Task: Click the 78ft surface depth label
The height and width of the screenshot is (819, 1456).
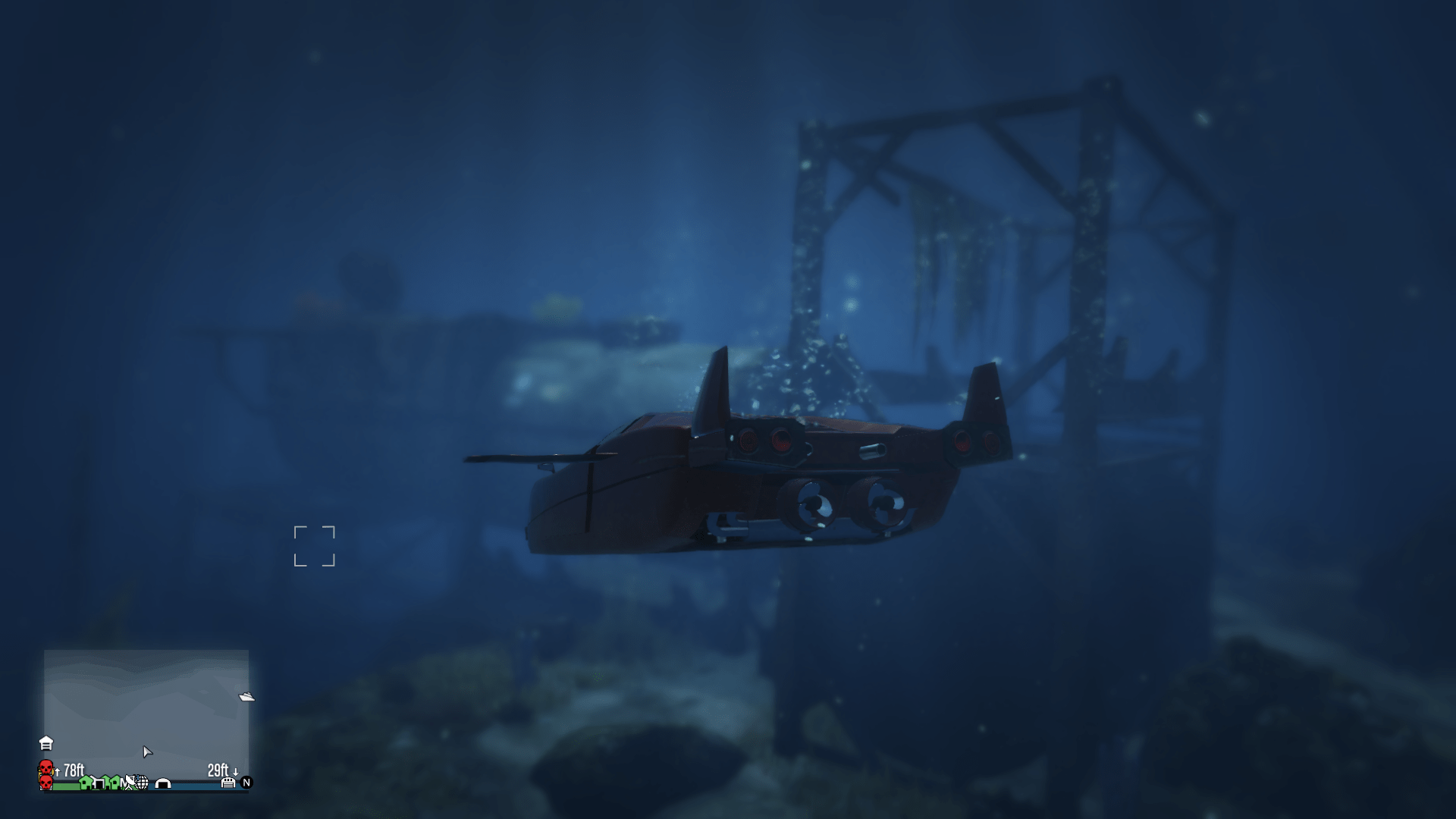Action: point(74,770)
